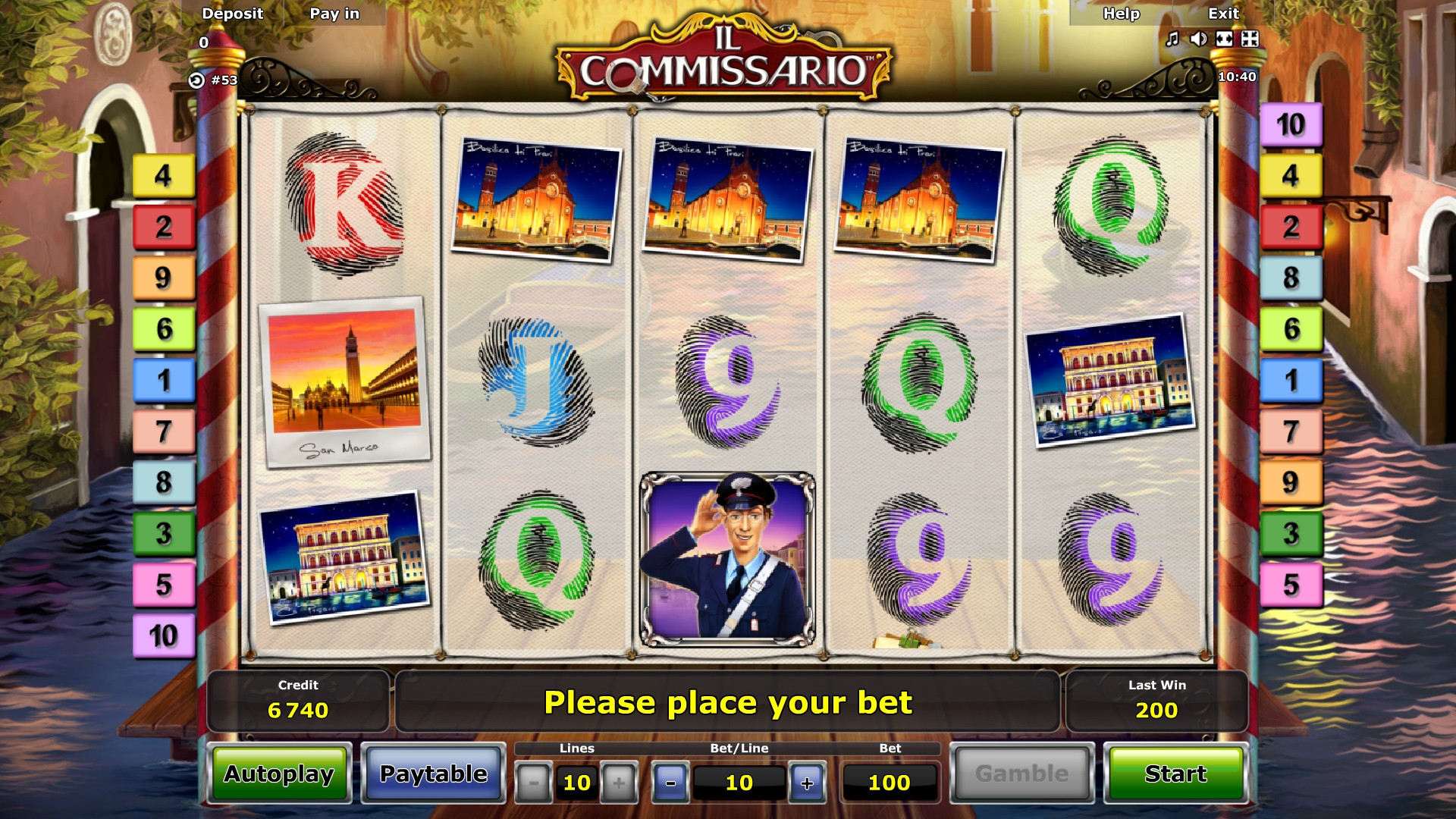The image size is (1456, 819).
Task: Exit the slot game
Action: pyautogui.click(x=1223, y=14)
